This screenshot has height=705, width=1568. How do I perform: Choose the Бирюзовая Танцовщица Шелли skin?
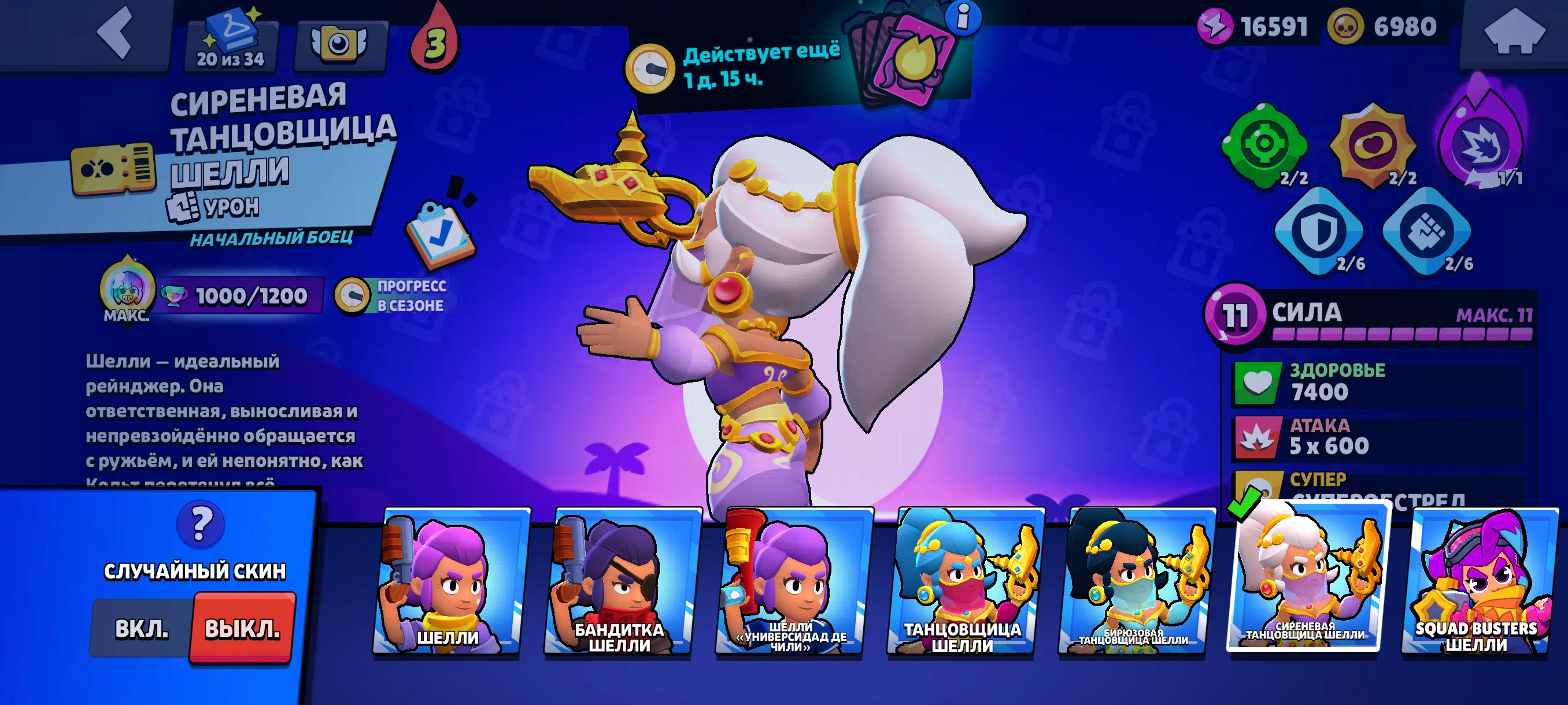pos(1134,581)
